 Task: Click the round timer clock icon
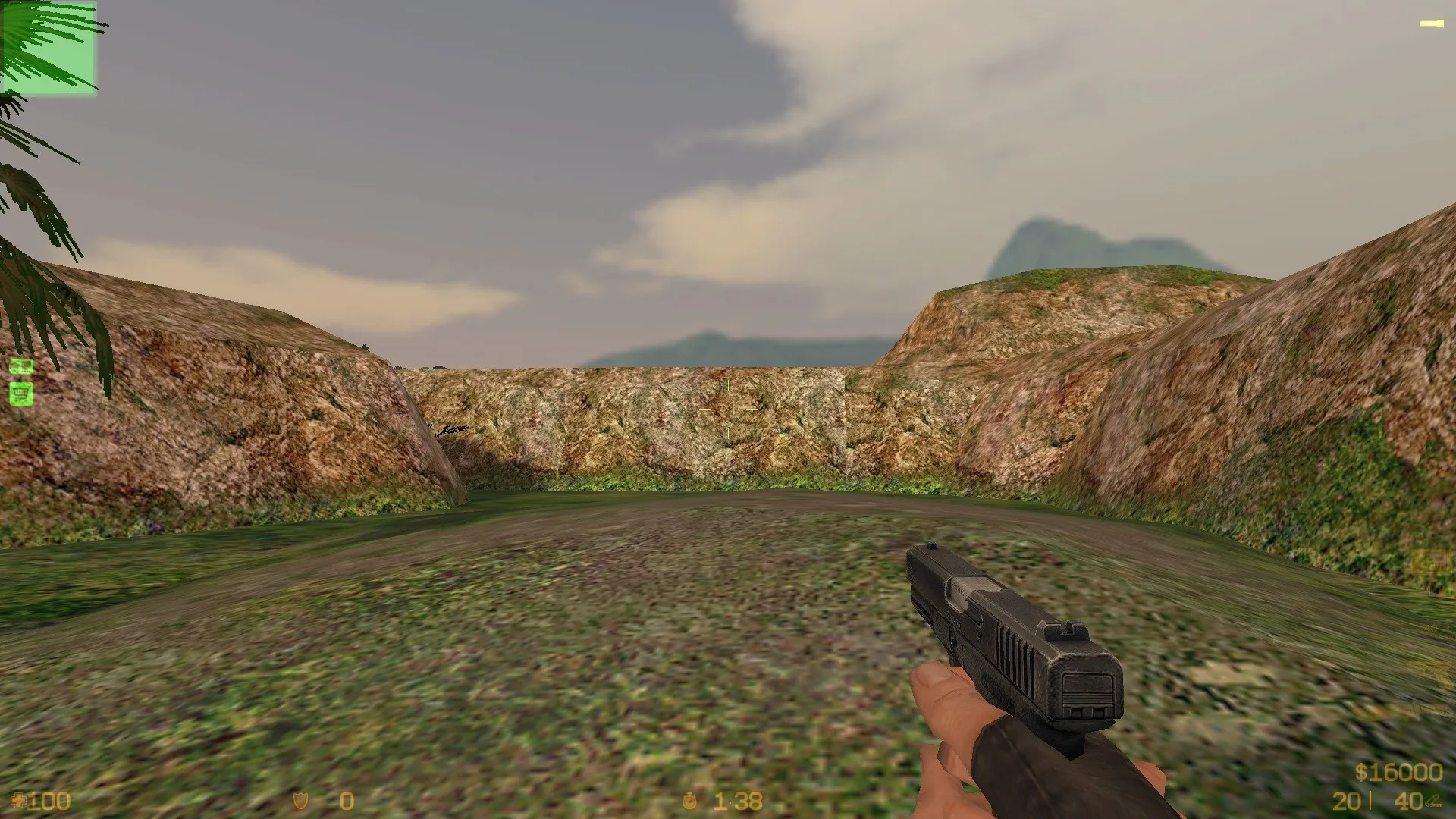[690, 802]
